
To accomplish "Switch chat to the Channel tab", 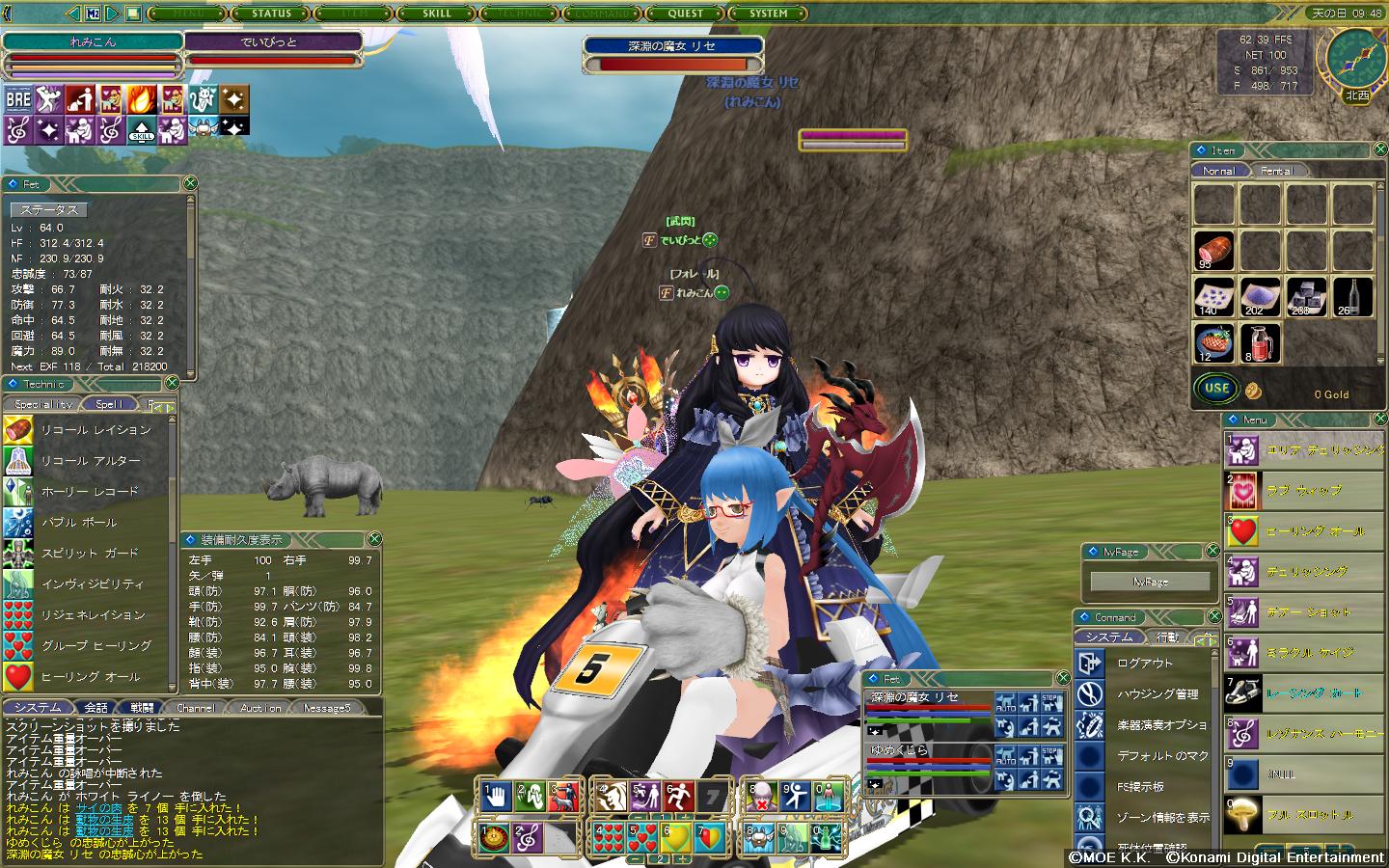I will coord(195,708).
